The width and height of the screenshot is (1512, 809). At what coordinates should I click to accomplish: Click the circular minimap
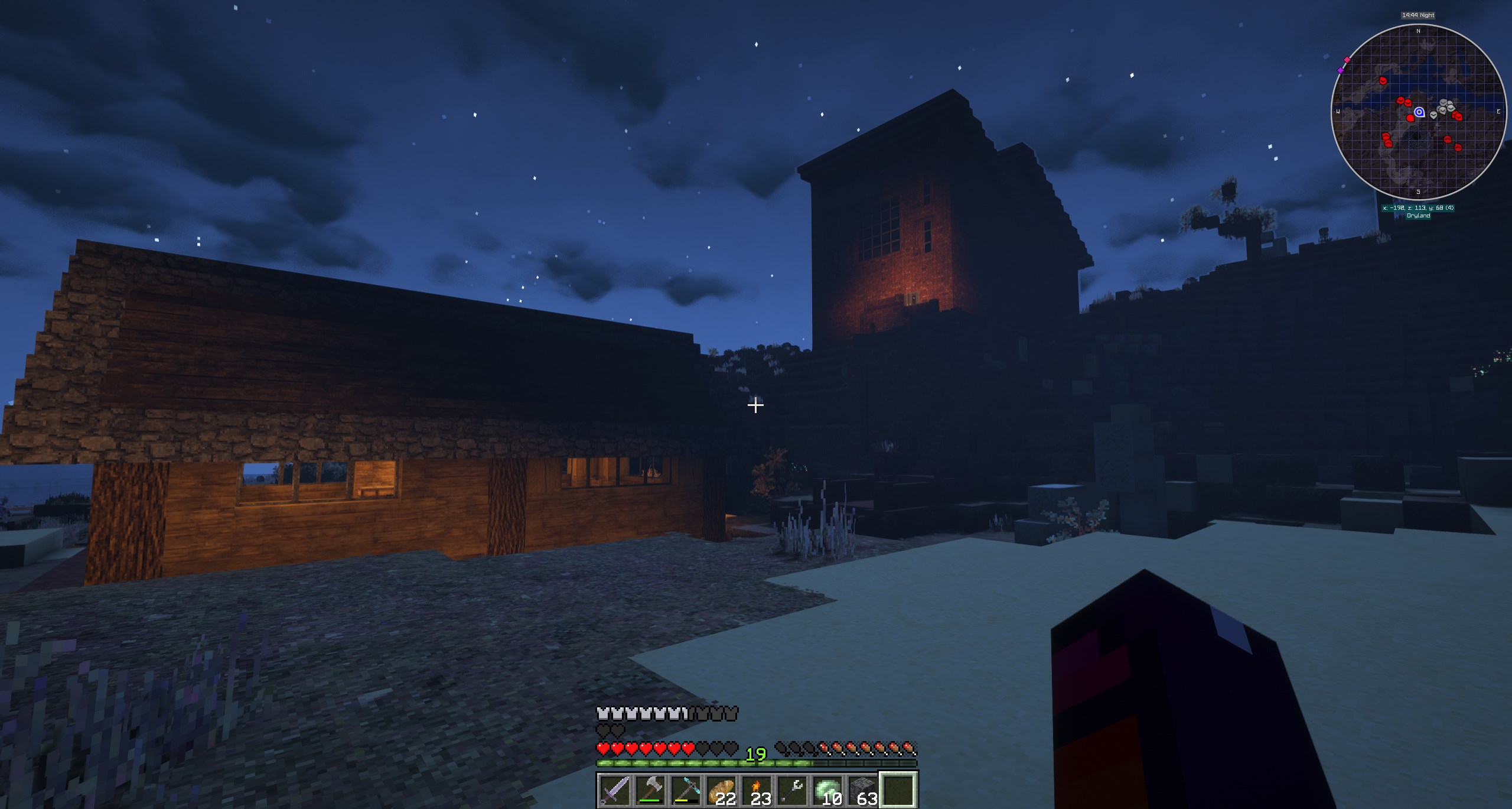pyautogui.click(x=1418, y=111)
